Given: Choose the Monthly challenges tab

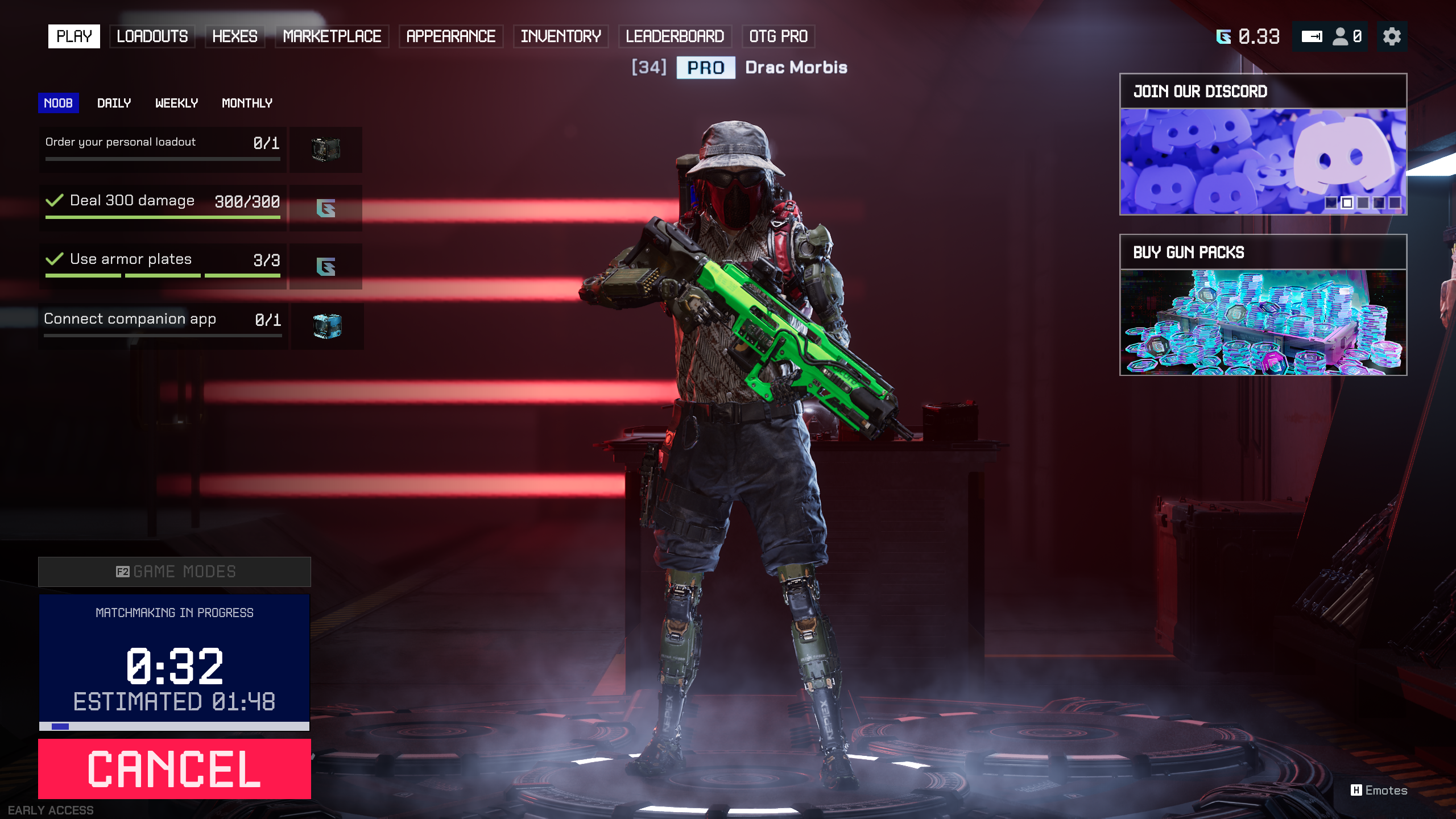Looking at the screenshot, I should point(247,103).
